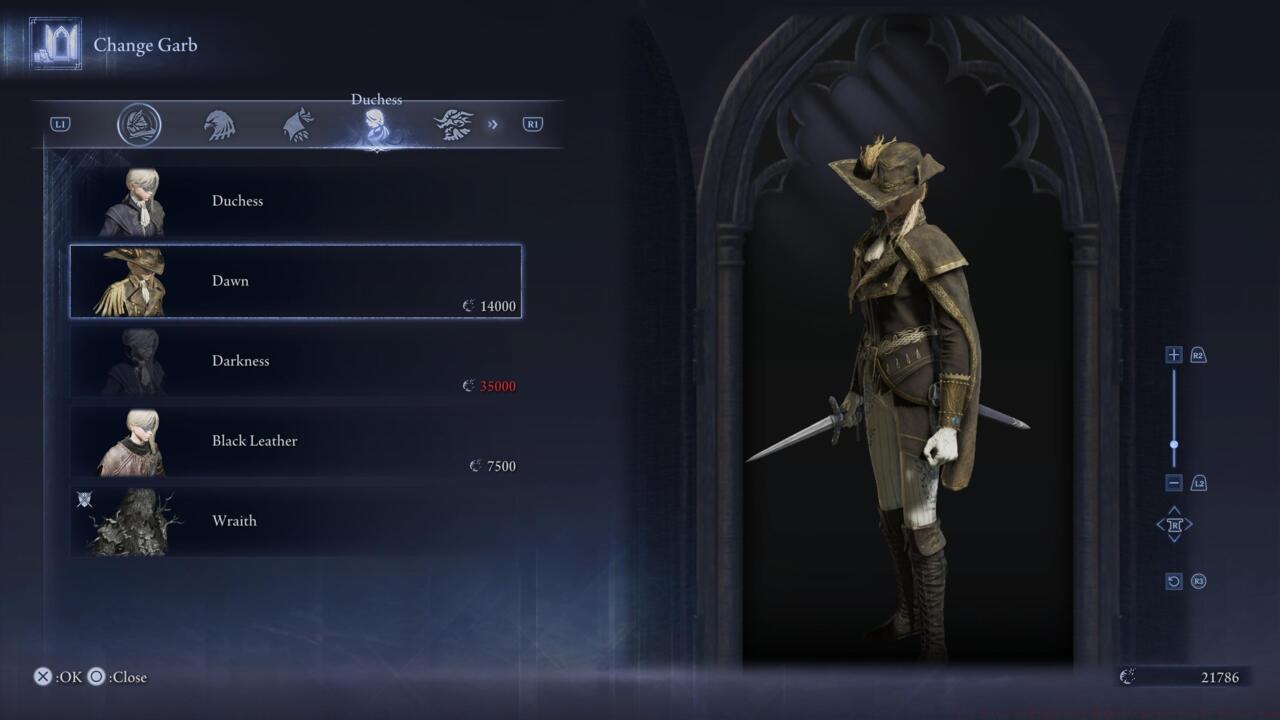1280x720 pixels.
Task: Zoom in with the plus button
Action: pos(1174,355)
